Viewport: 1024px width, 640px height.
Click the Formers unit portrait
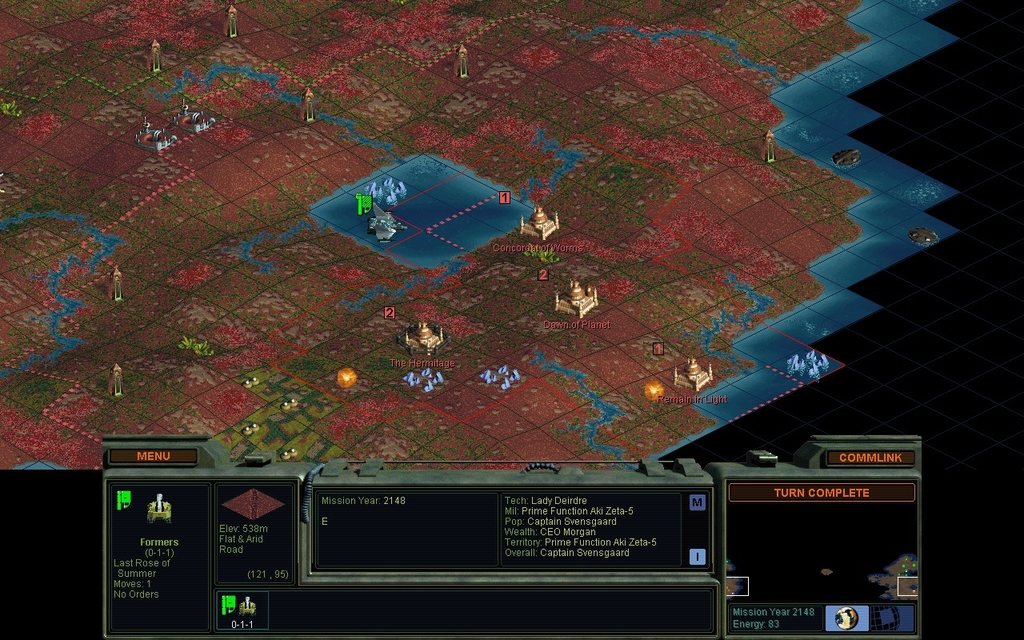click(159, 511)
